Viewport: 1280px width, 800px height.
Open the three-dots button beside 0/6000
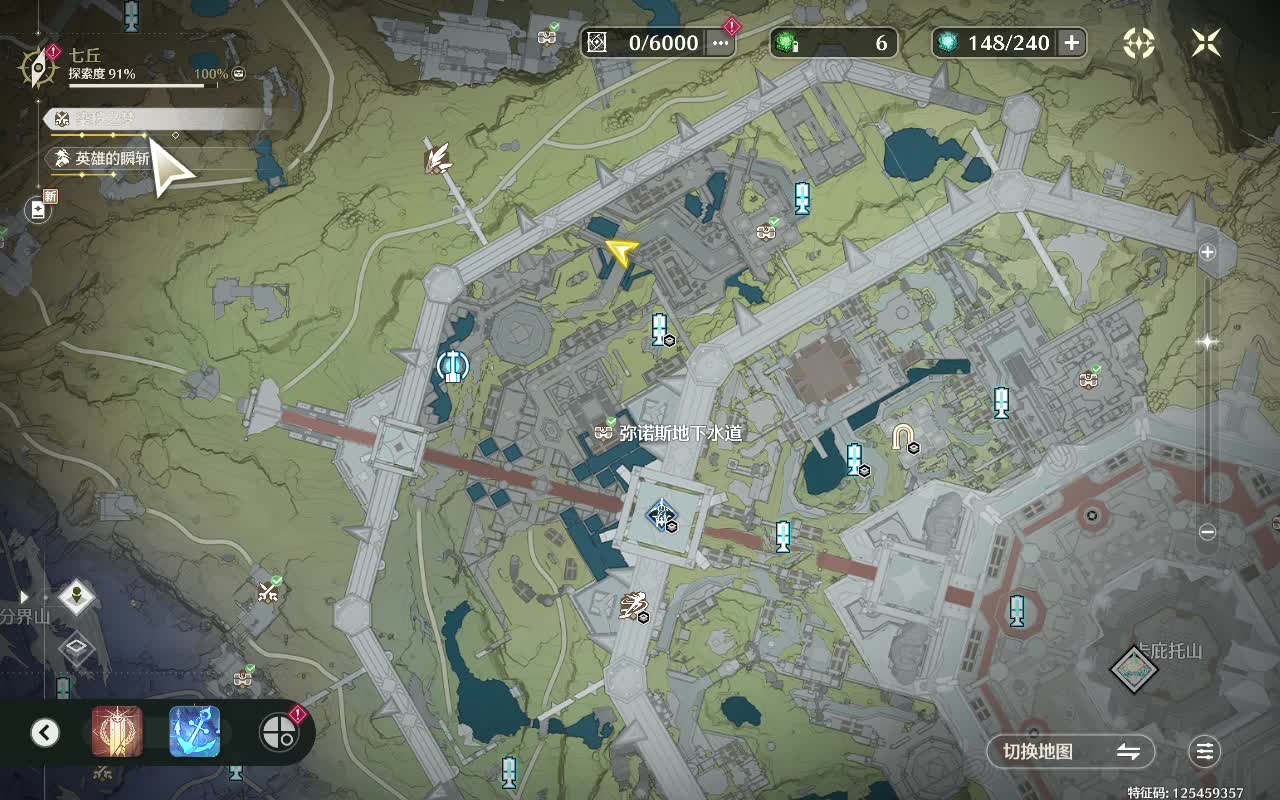[x=720, y=42]
